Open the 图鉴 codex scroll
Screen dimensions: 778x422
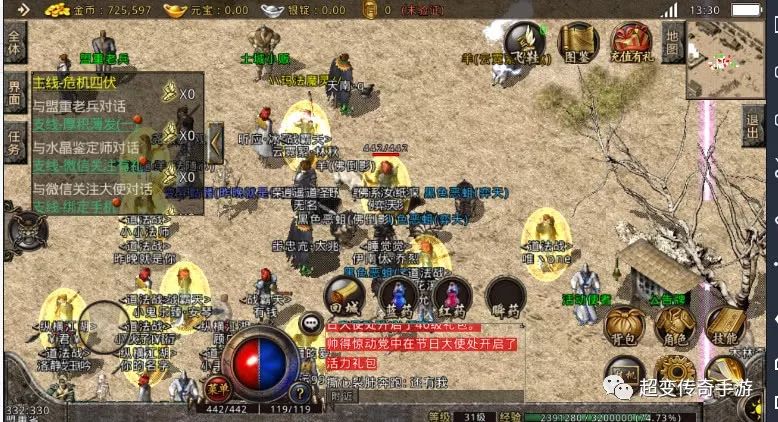pyautogui.click(x=578, y=42)
